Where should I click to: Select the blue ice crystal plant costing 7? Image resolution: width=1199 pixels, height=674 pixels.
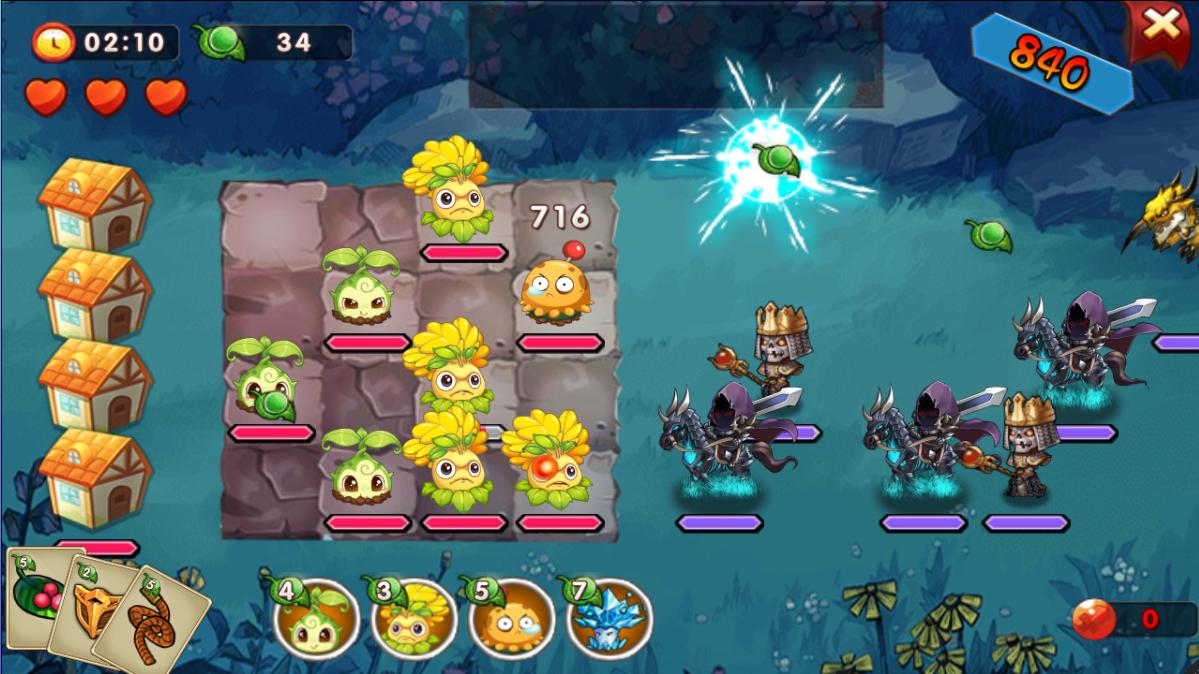(x=608, y=619)
